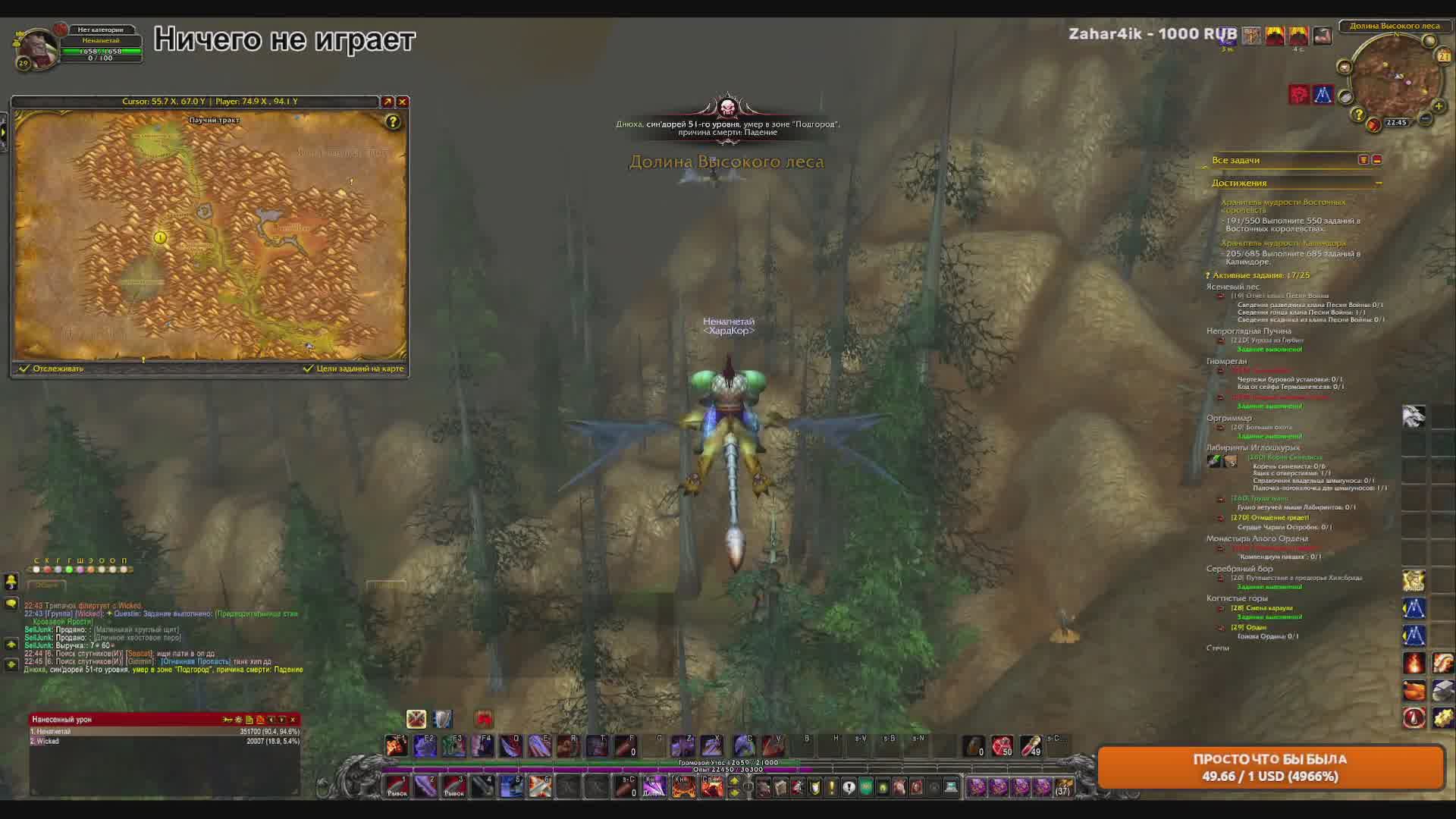Collapse the Все задачи quest tracker
The width and height of the screenshot is (1456, 819).
[1377, 160]
